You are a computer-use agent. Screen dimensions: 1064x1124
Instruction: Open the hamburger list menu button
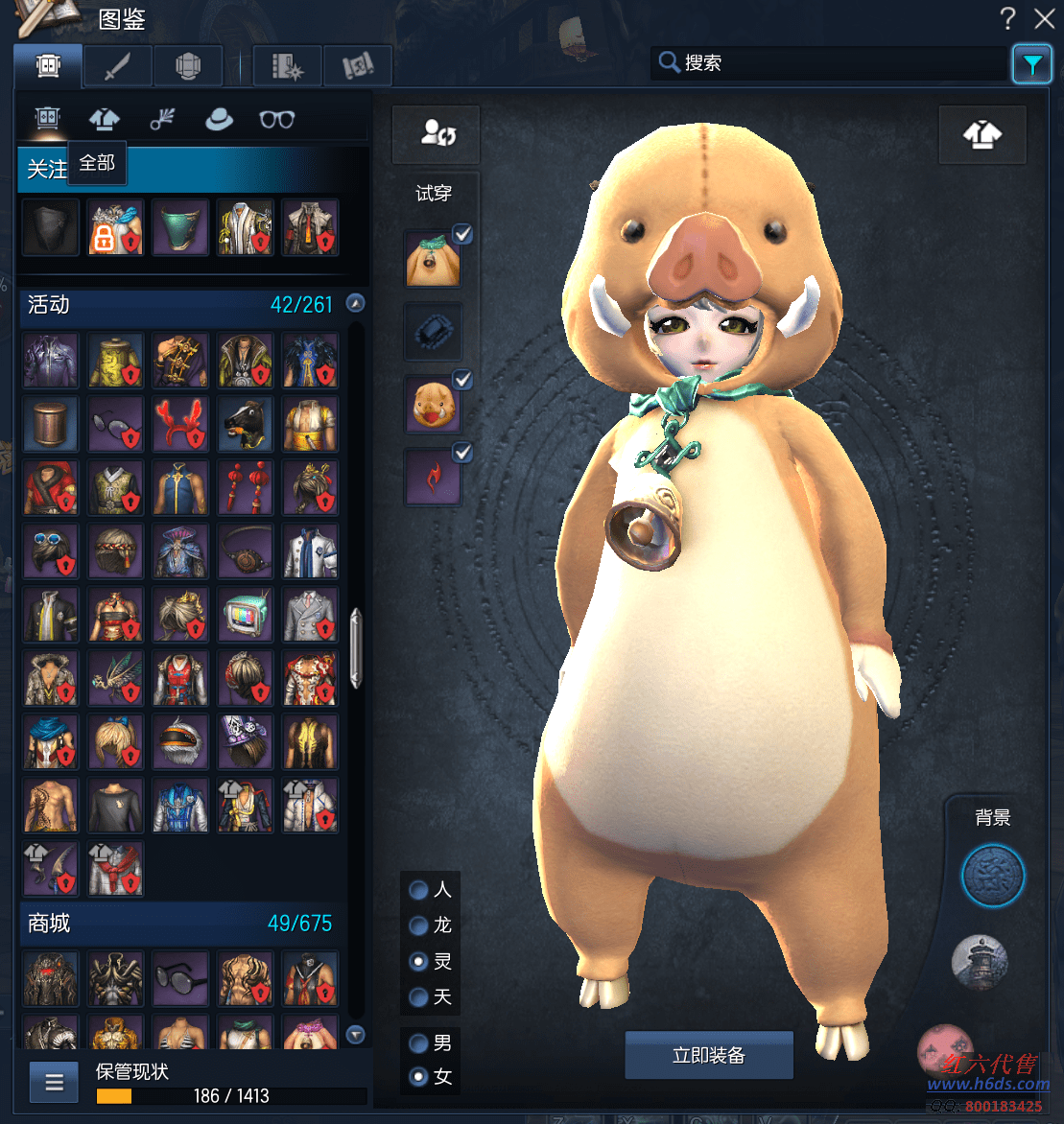tap(55, 1083)
